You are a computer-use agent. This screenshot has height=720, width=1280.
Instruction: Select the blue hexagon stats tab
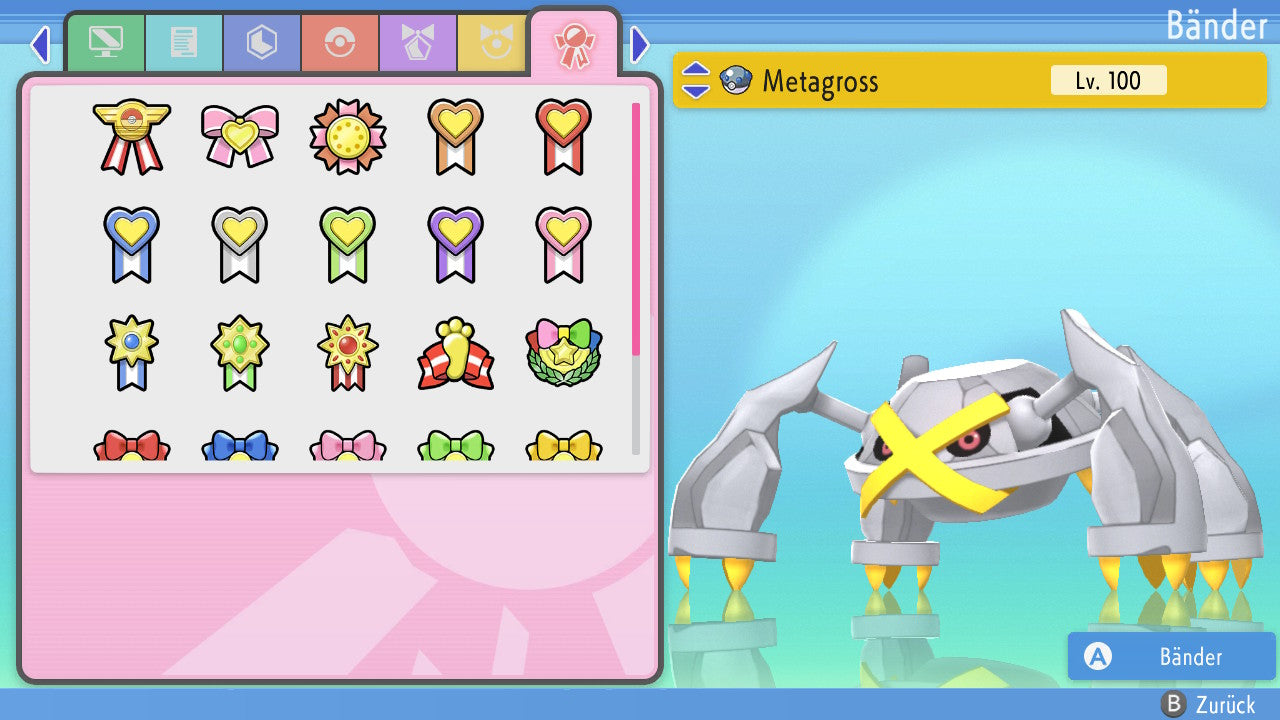[262, 42]
